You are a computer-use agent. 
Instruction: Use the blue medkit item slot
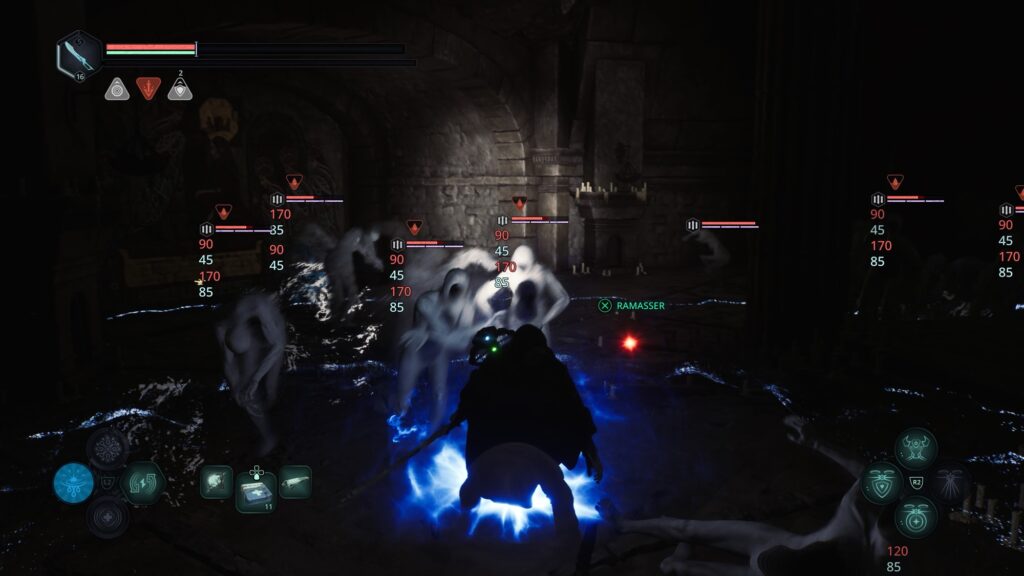click(x=256, y=491)
